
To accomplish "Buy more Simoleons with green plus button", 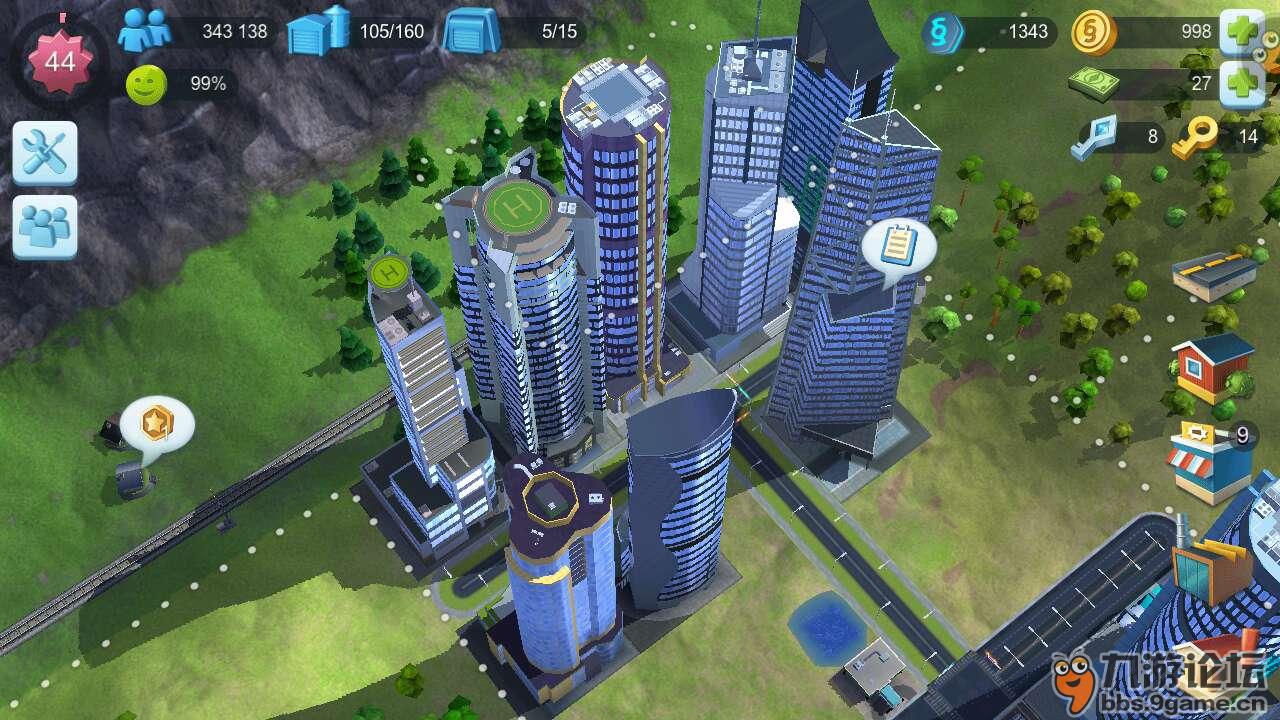I will (x=1243, y=32).
